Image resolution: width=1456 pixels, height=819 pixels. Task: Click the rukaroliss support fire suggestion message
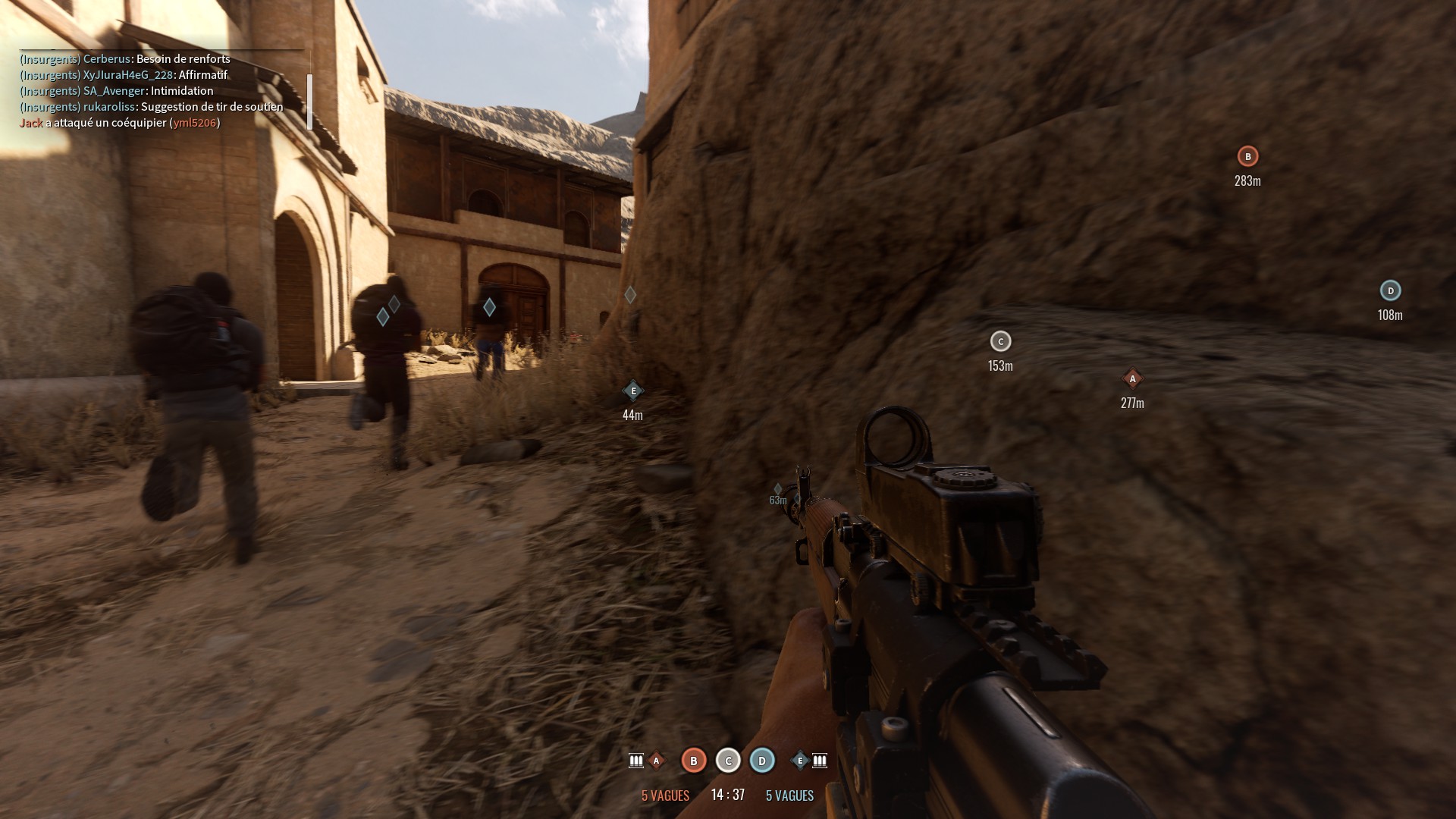click(152, 106)
